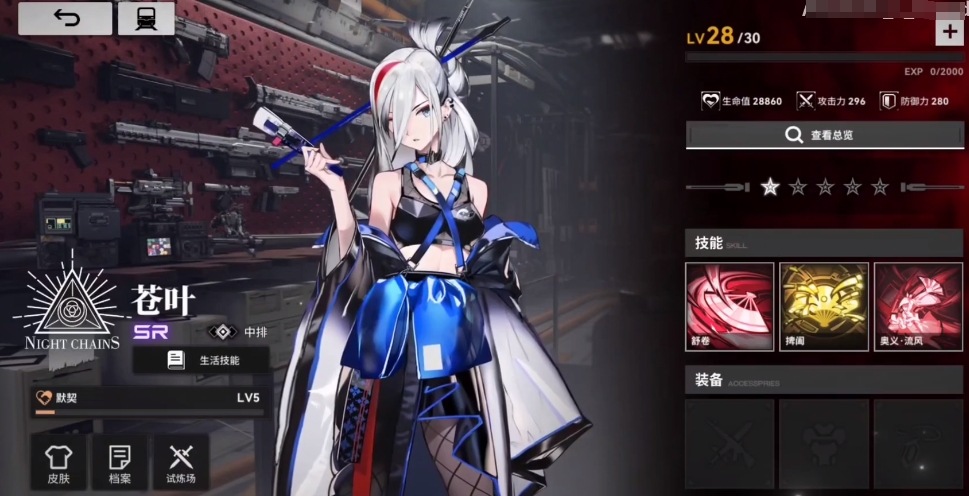Image resolution: width=969 pixels, height=496 pixels.
Task: Tap the plus button to level up
Action: (948, 32)
